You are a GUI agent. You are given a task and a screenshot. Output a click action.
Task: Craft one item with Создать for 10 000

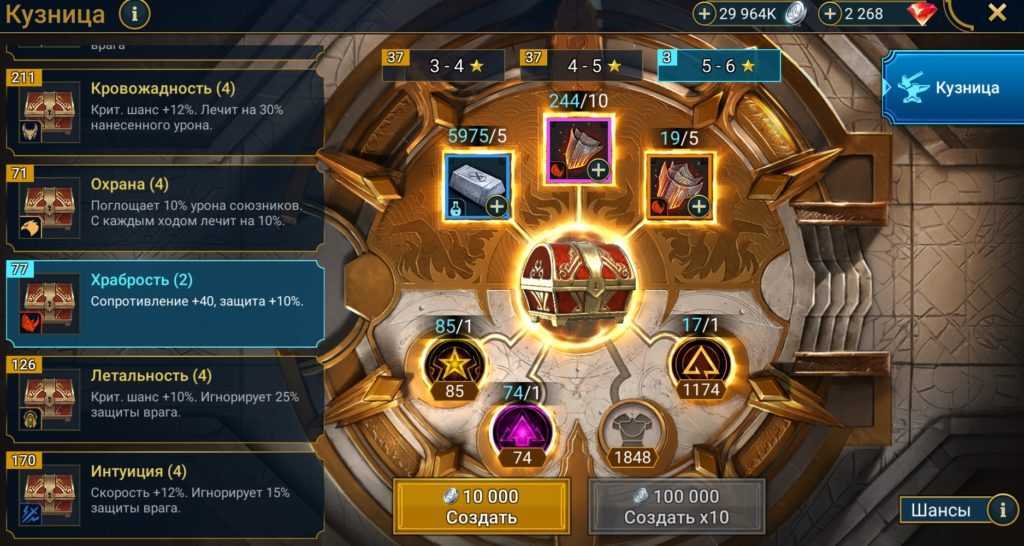[x=481, y=506]
